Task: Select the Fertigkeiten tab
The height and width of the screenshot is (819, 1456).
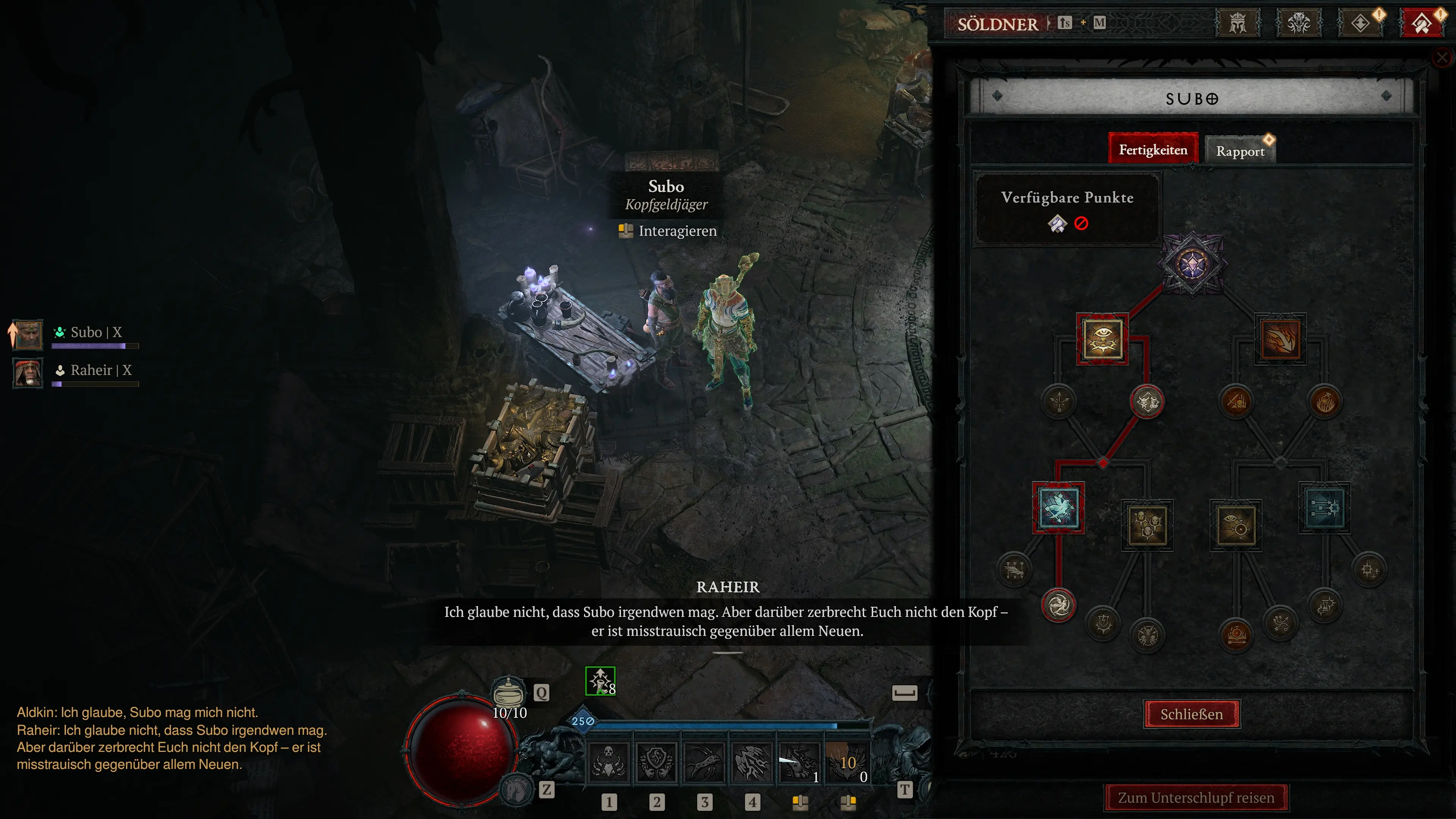Action: pos(1153,150)
